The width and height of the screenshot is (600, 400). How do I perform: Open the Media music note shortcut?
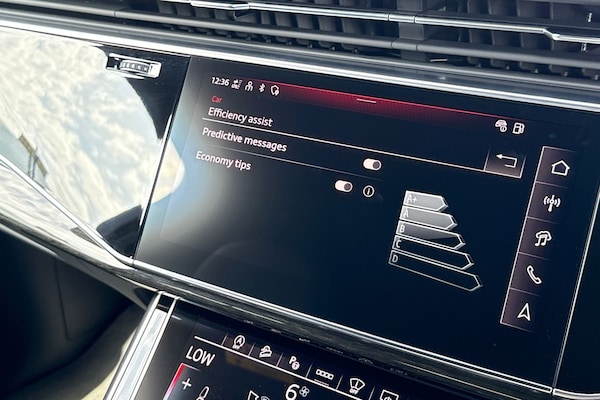543,239
